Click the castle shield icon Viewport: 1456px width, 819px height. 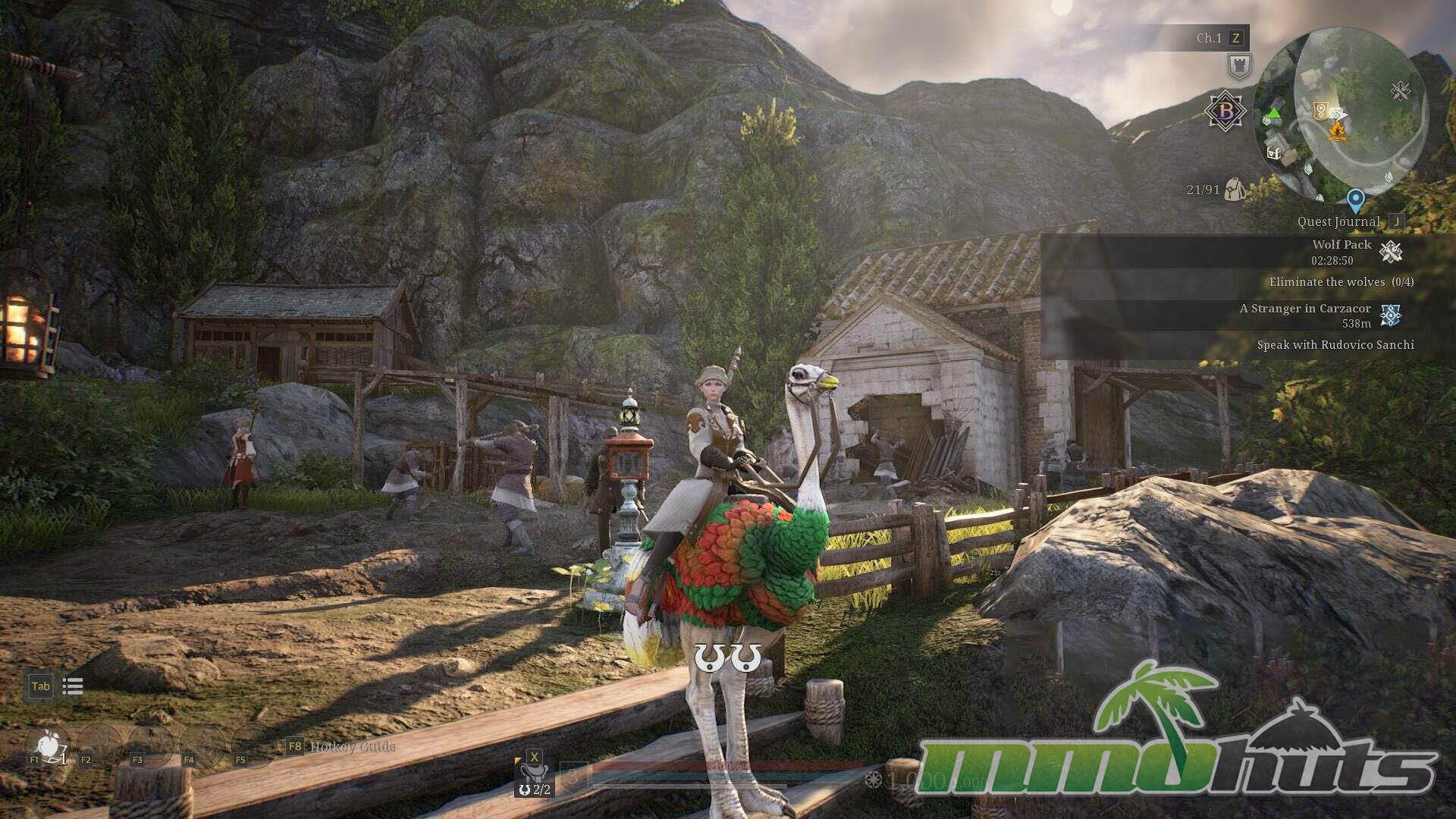click(x=1239, y=67)
